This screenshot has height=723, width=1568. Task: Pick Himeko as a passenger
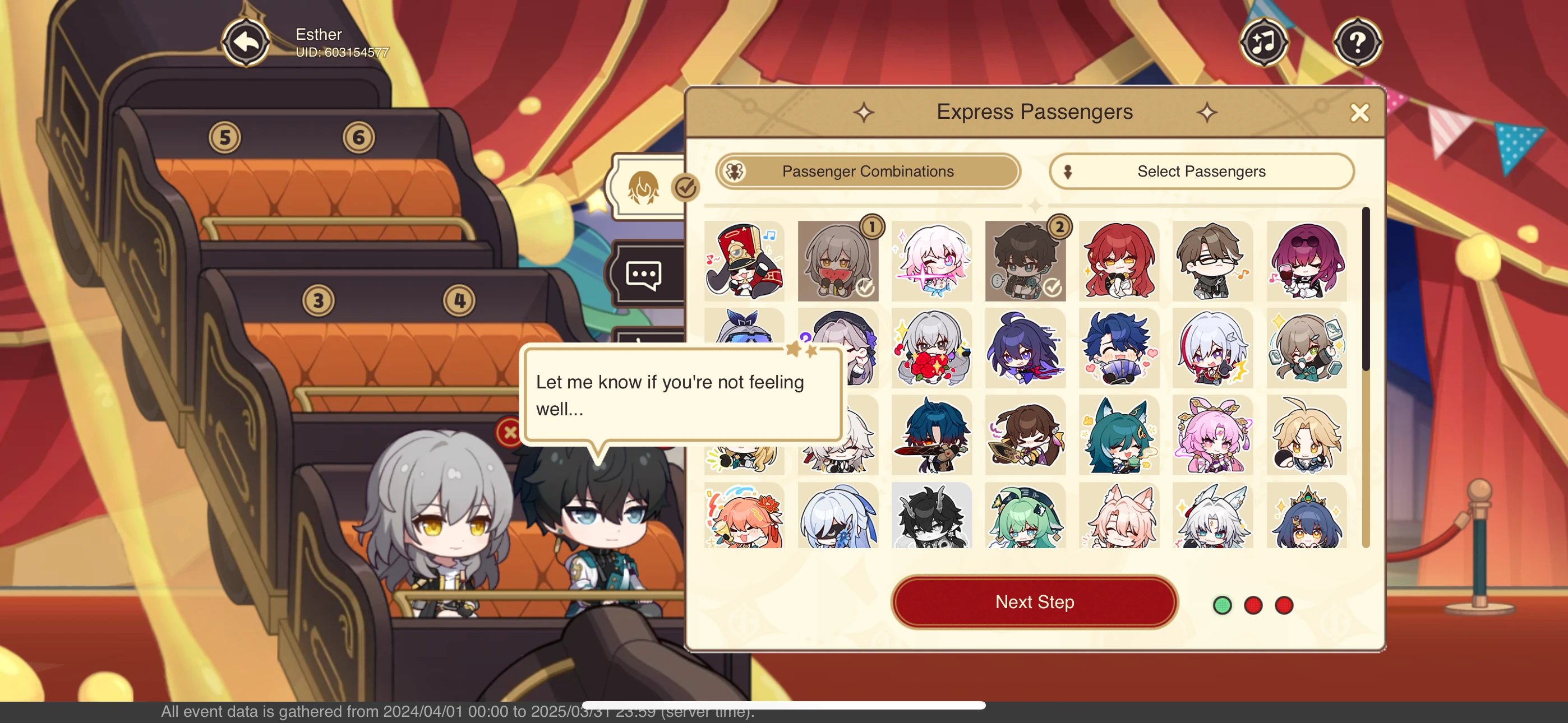[1119, 262]
